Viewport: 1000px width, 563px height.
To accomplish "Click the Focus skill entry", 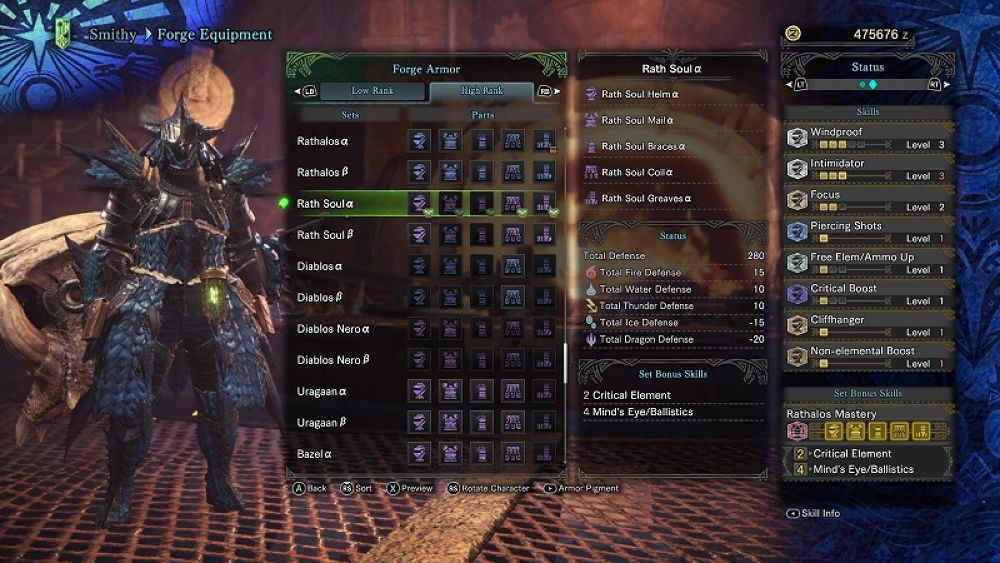I will click(868, 200).
